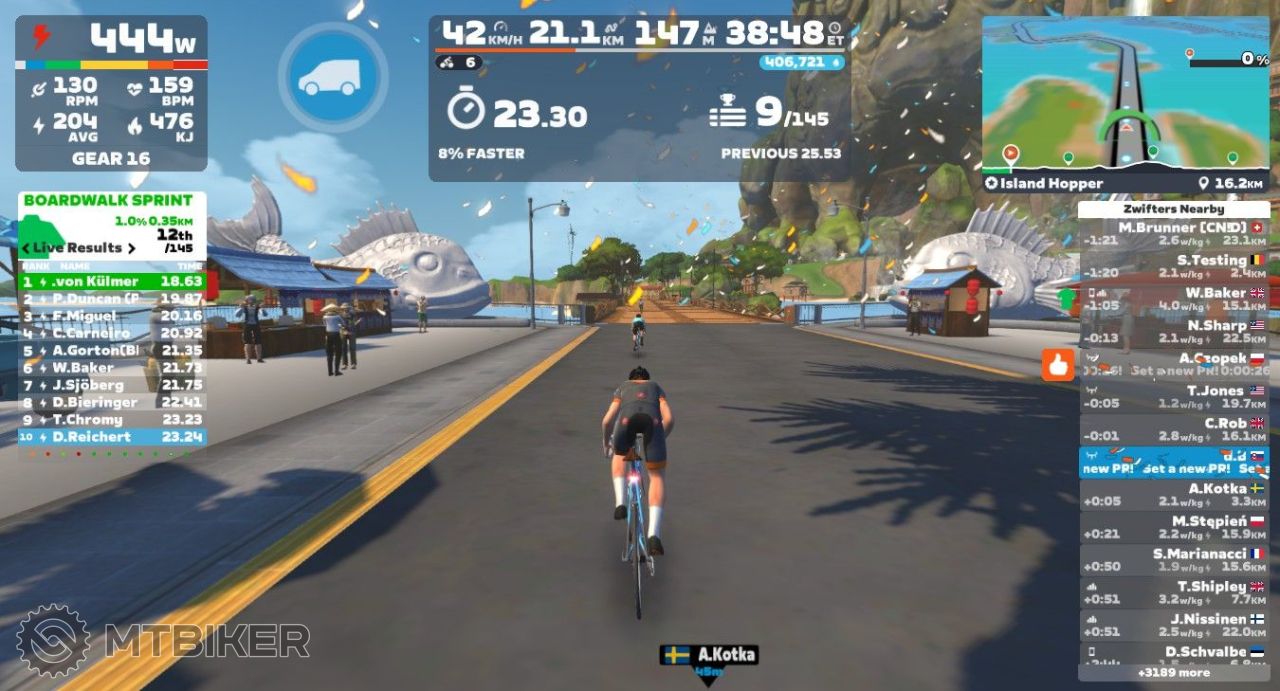Pick C.Rob in the nearby list
Screen dimensions: 1280x691
pos(1173,429)
